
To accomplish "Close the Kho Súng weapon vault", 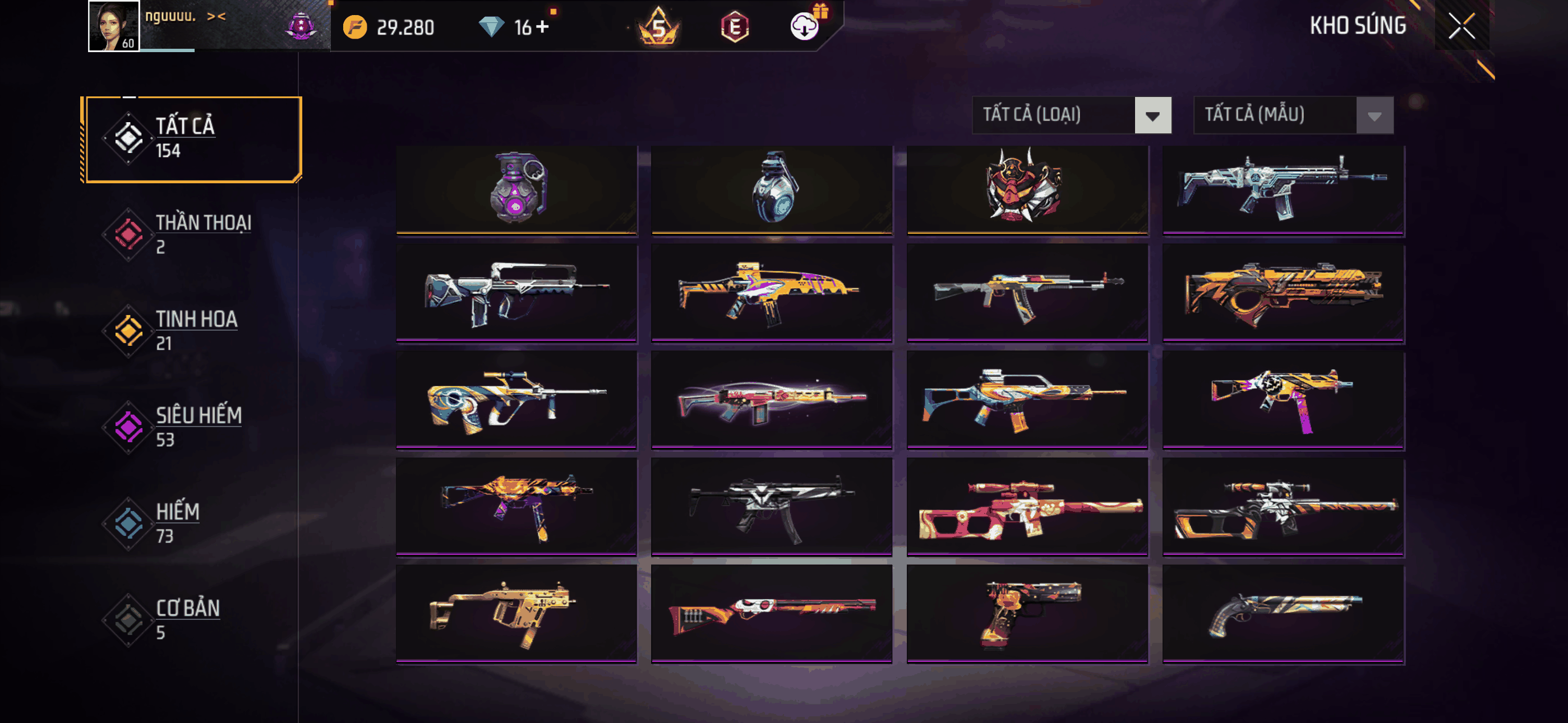I will click(x=1461, y=26).
